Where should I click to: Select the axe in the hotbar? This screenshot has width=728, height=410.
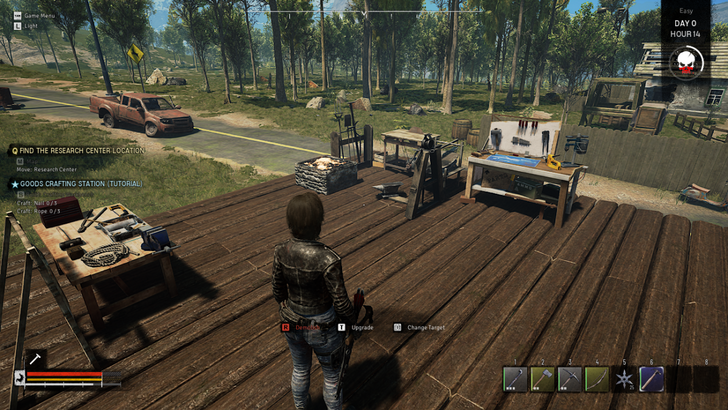pos(543,380)
